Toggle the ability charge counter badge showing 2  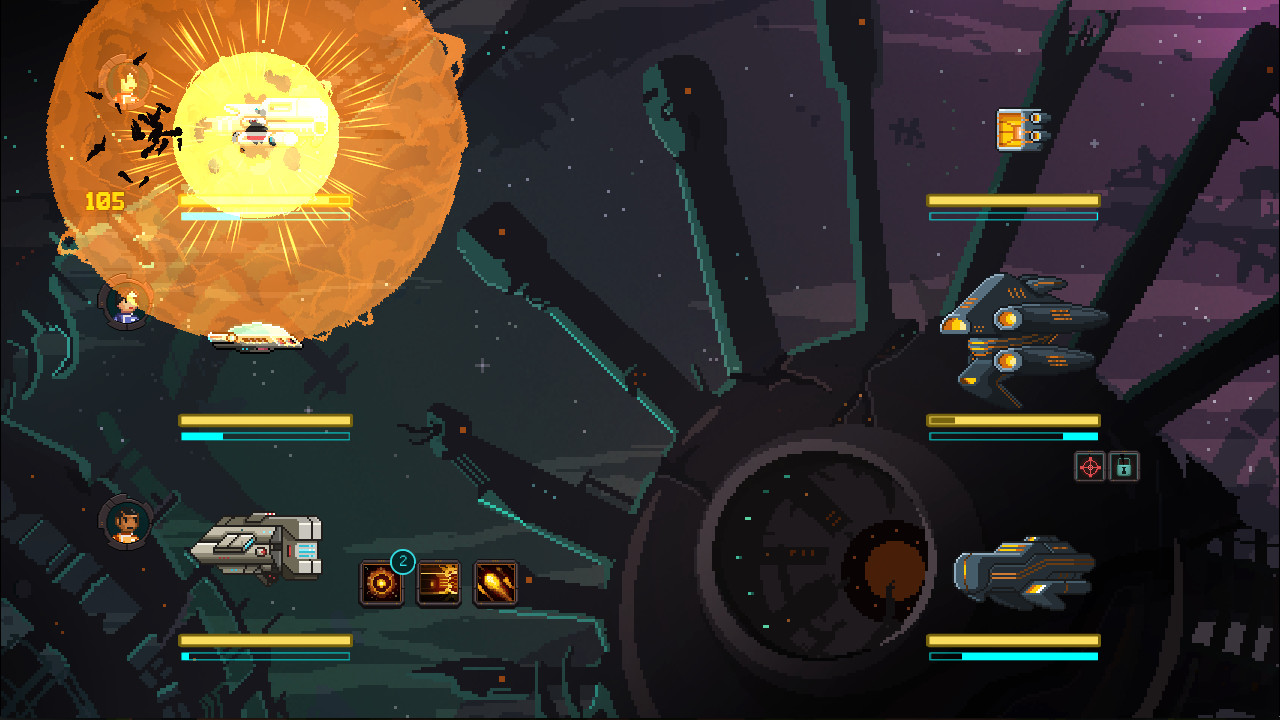(x=402, y=560)
